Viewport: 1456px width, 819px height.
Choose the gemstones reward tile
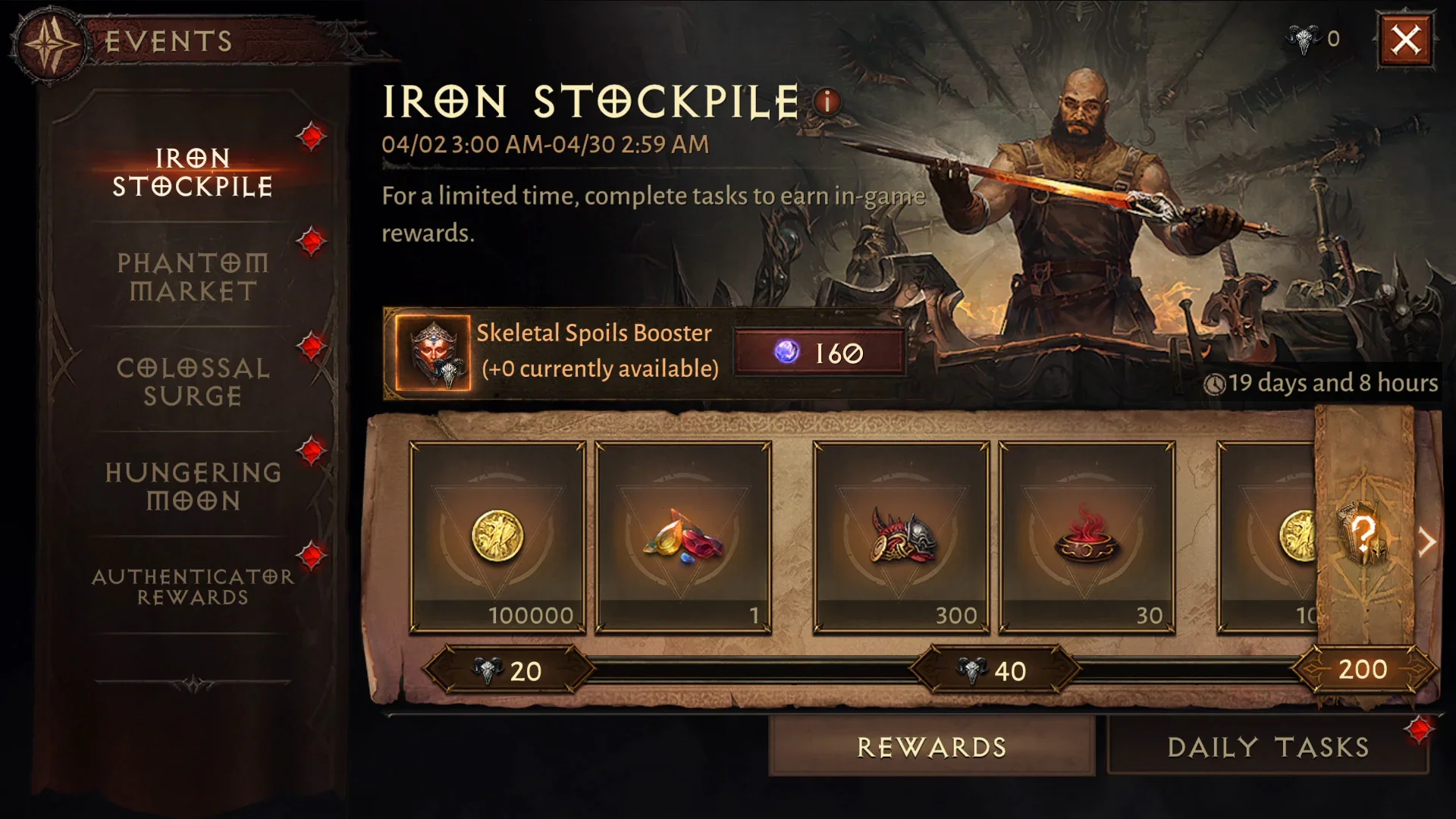point(683,537)
